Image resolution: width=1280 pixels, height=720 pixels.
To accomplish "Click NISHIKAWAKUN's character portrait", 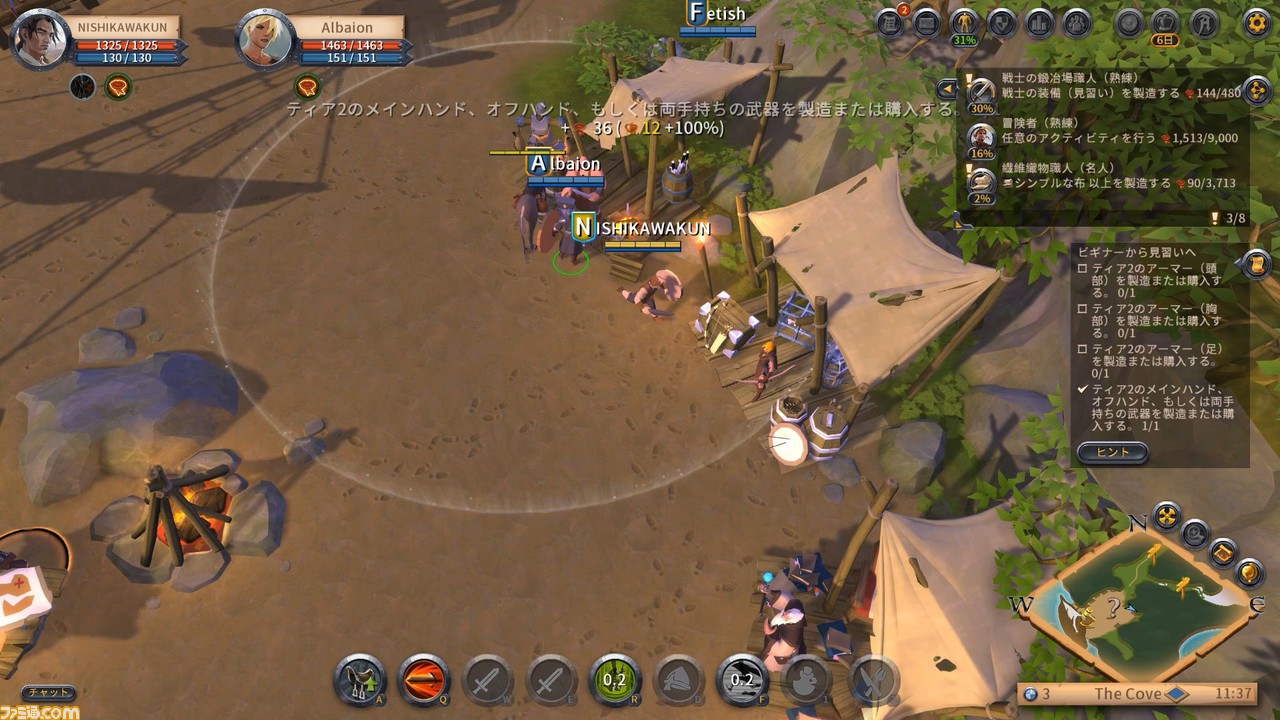I will (40, 40).
